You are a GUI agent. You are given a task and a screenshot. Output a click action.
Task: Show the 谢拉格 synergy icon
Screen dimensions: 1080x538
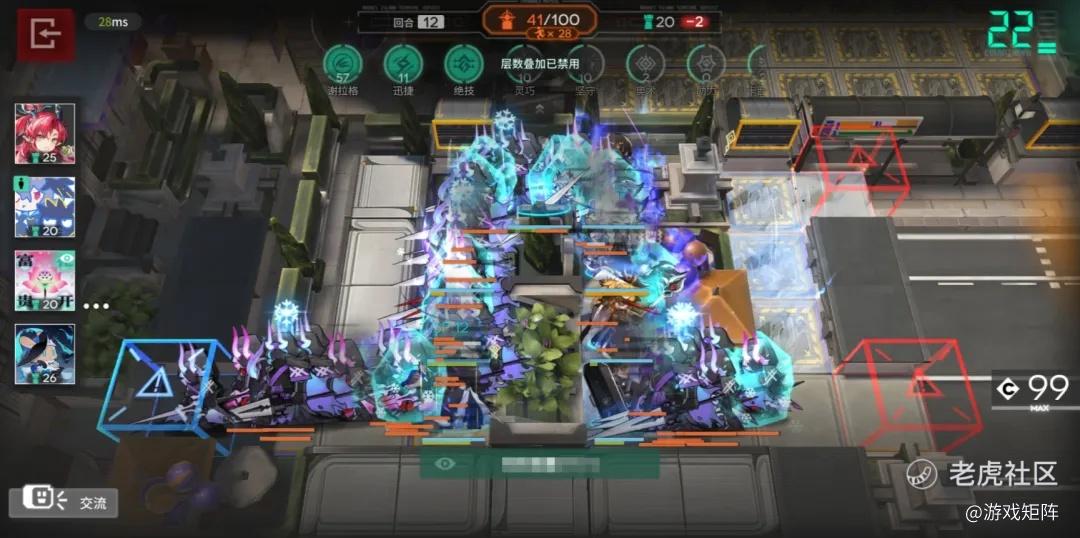coord(343,64)
